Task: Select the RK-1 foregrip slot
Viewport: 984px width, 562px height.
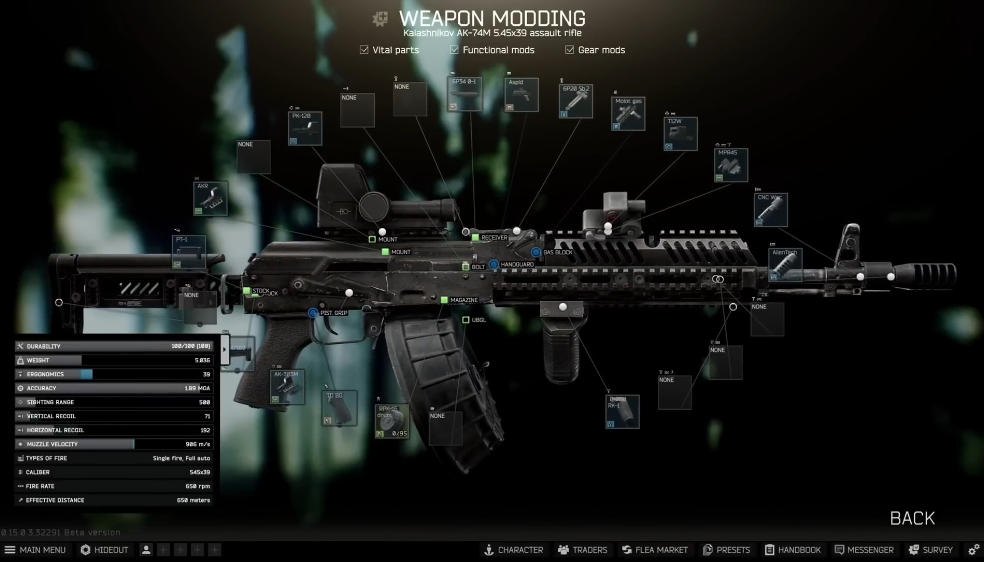Action: coord(623,412)
